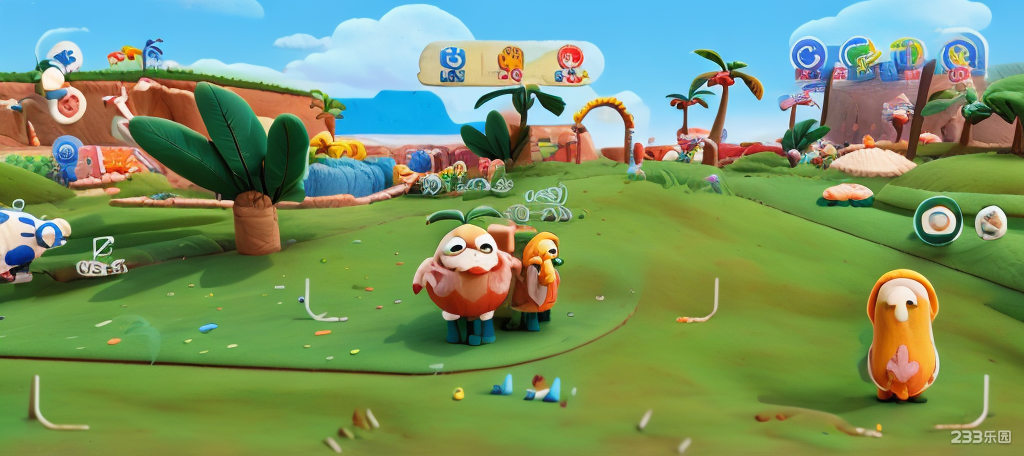
Task: Tap the blue circular C-shaped icon
Action: point(808,55)
